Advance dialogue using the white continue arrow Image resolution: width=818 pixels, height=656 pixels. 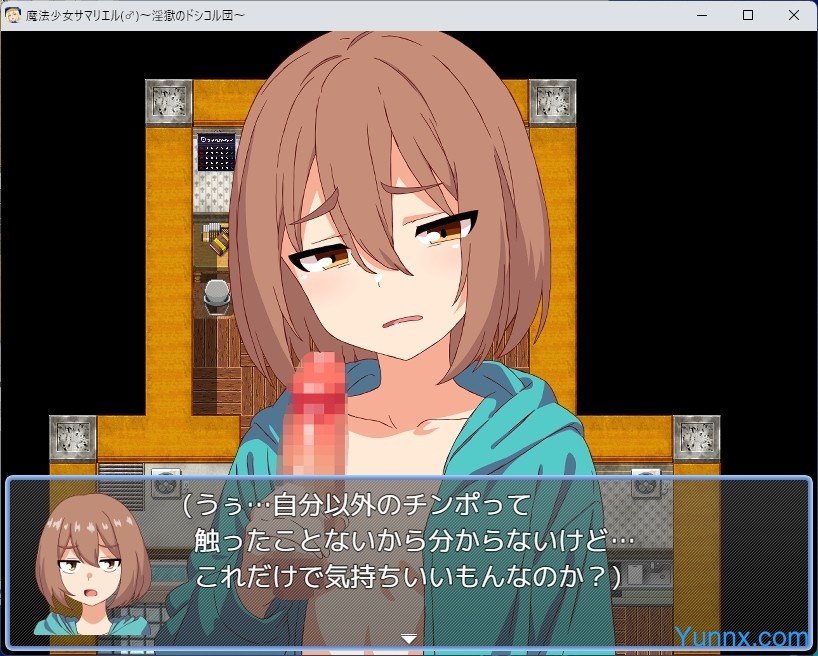[x=408, y=637]
